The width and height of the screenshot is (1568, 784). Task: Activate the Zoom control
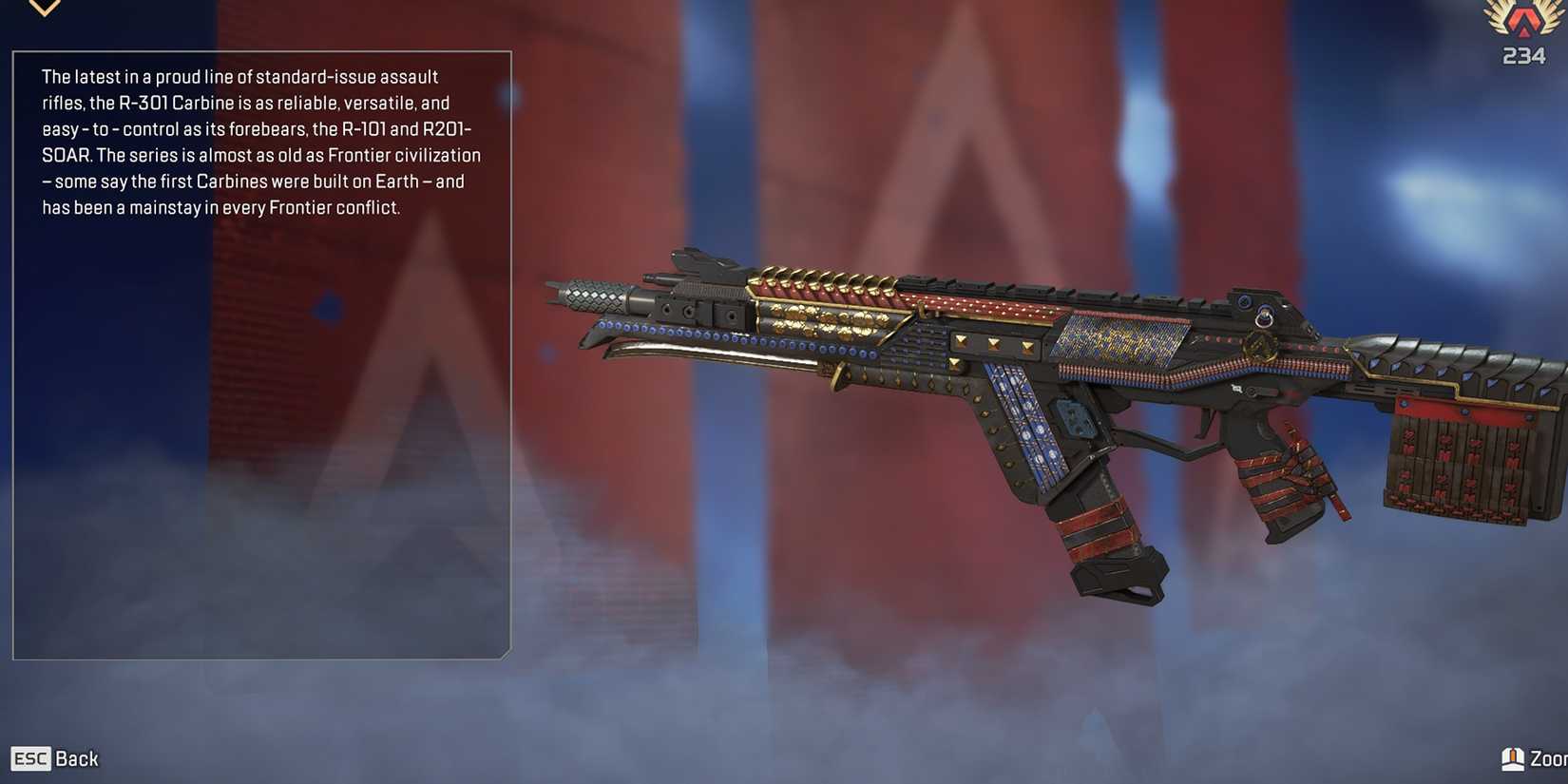[1534, 758]
